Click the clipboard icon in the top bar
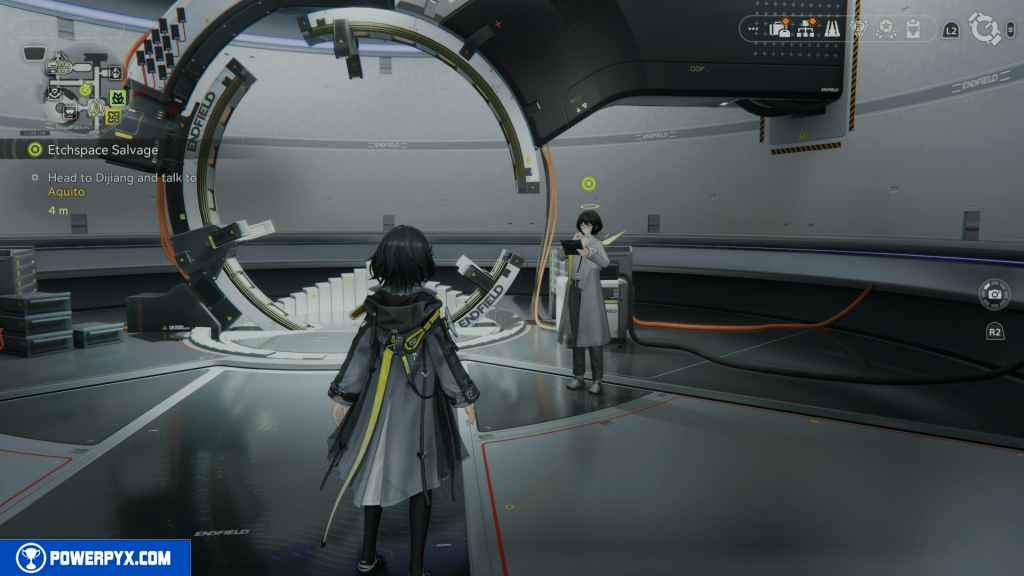Screen dimensions: 1024x576 912,29
